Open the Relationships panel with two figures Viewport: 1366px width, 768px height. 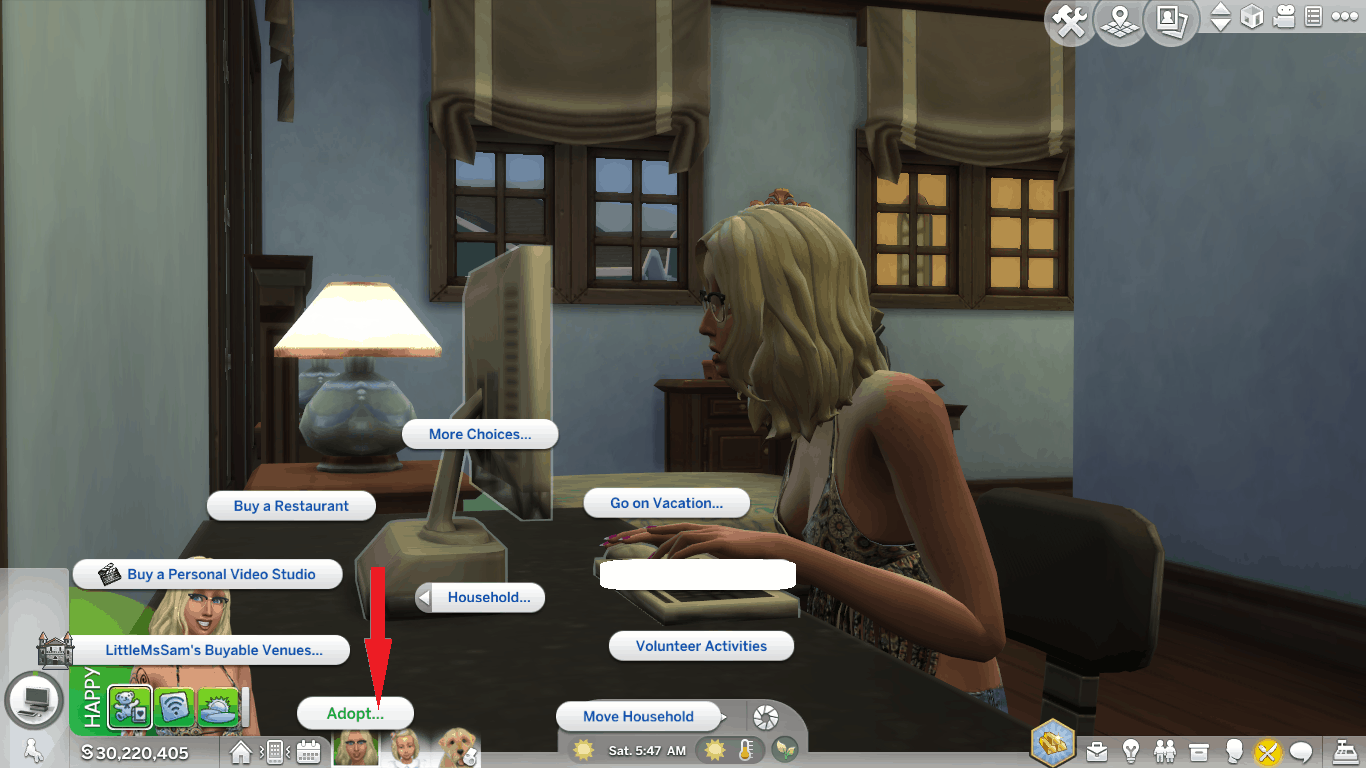click(x=1165, y=750)
